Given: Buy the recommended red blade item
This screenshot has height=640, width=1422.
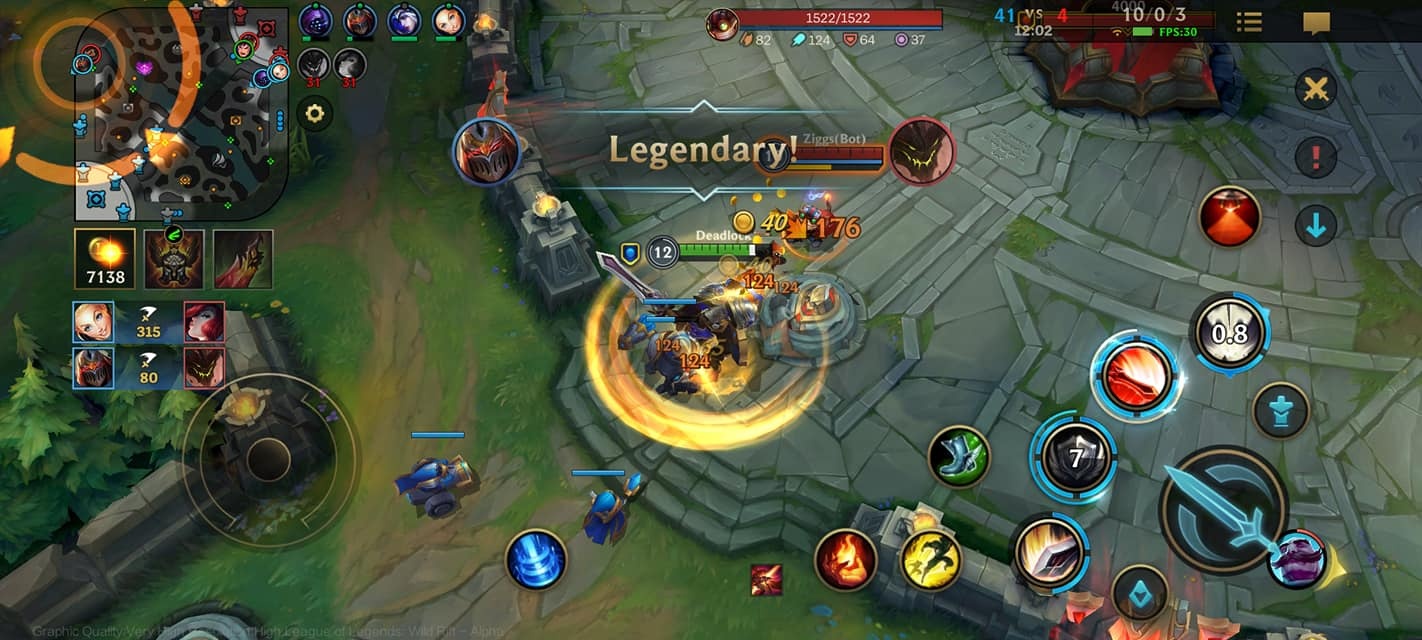Looking at the screenshot, I should [242, 258].
